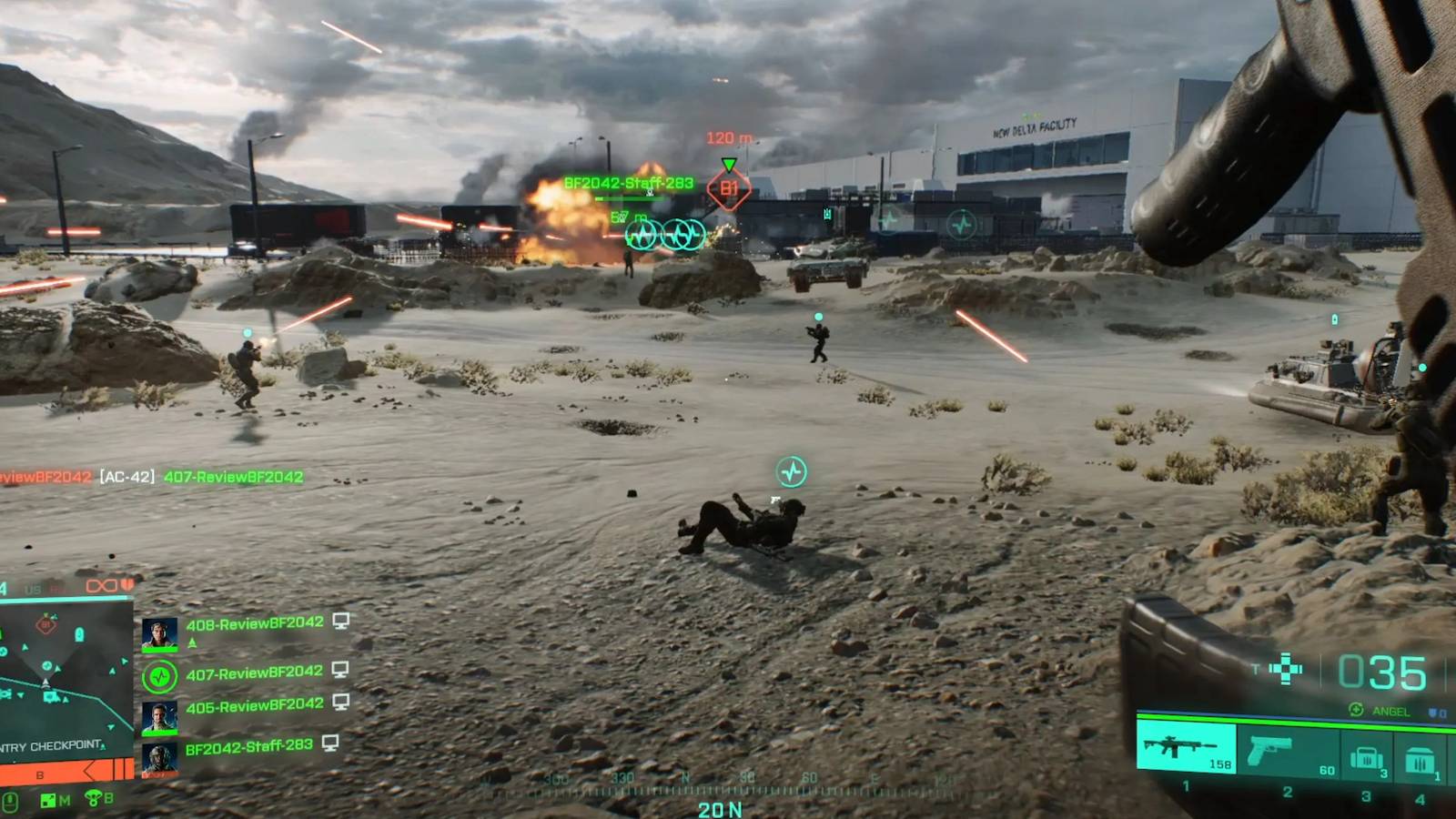Viewport: 1456px width, 819px height.
Task: Toggle the D-pad commo rose indicator near T
Action: [x=1286, y=669]
